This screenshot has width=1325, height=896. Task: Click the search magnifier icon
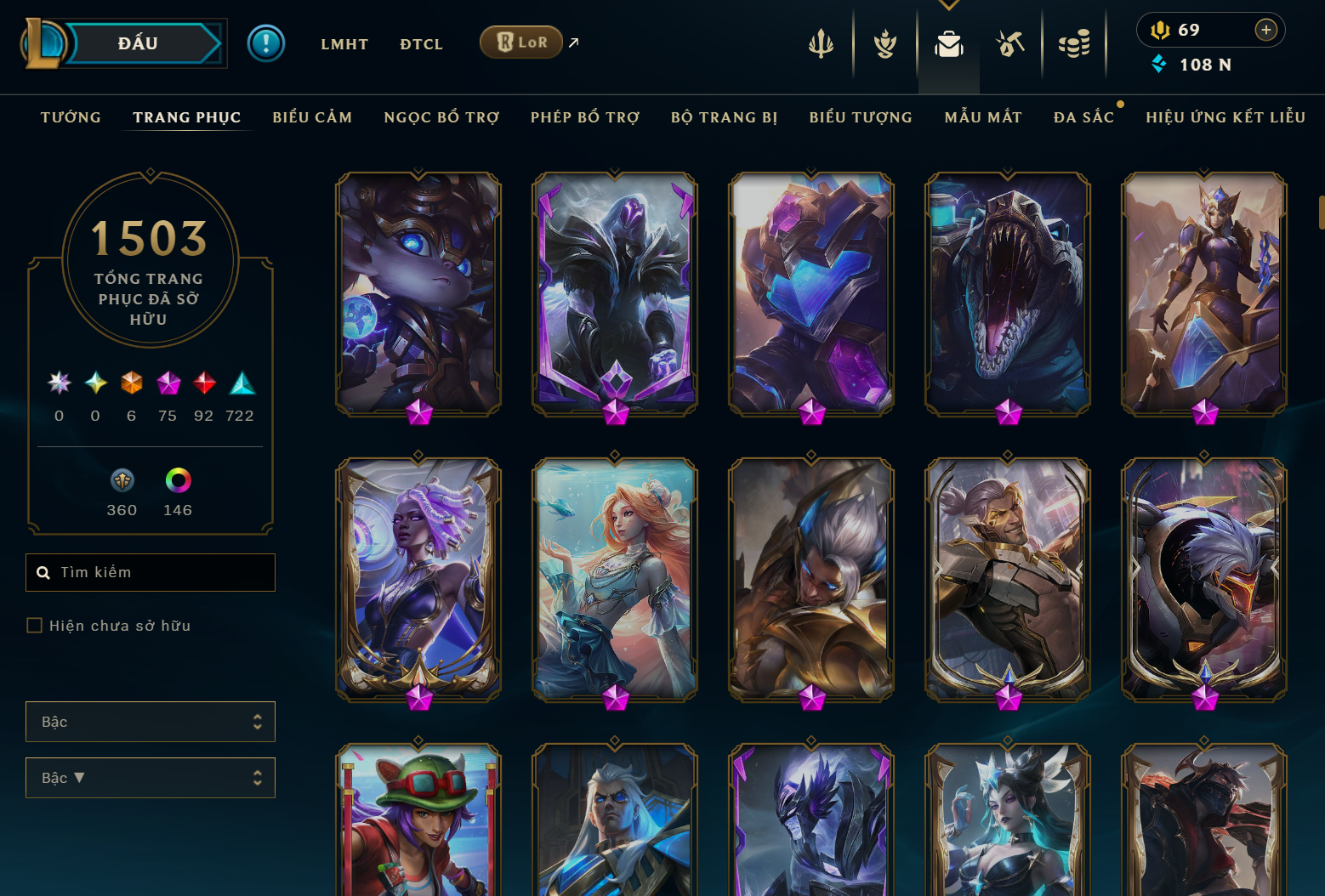pos(43,572)
